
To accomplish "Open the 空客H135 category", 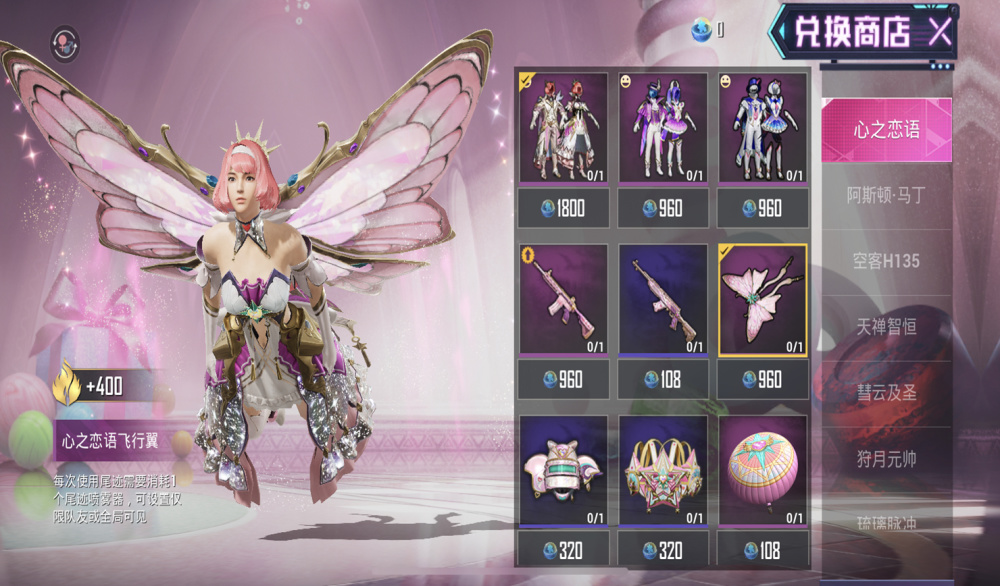I will point(886,262).
